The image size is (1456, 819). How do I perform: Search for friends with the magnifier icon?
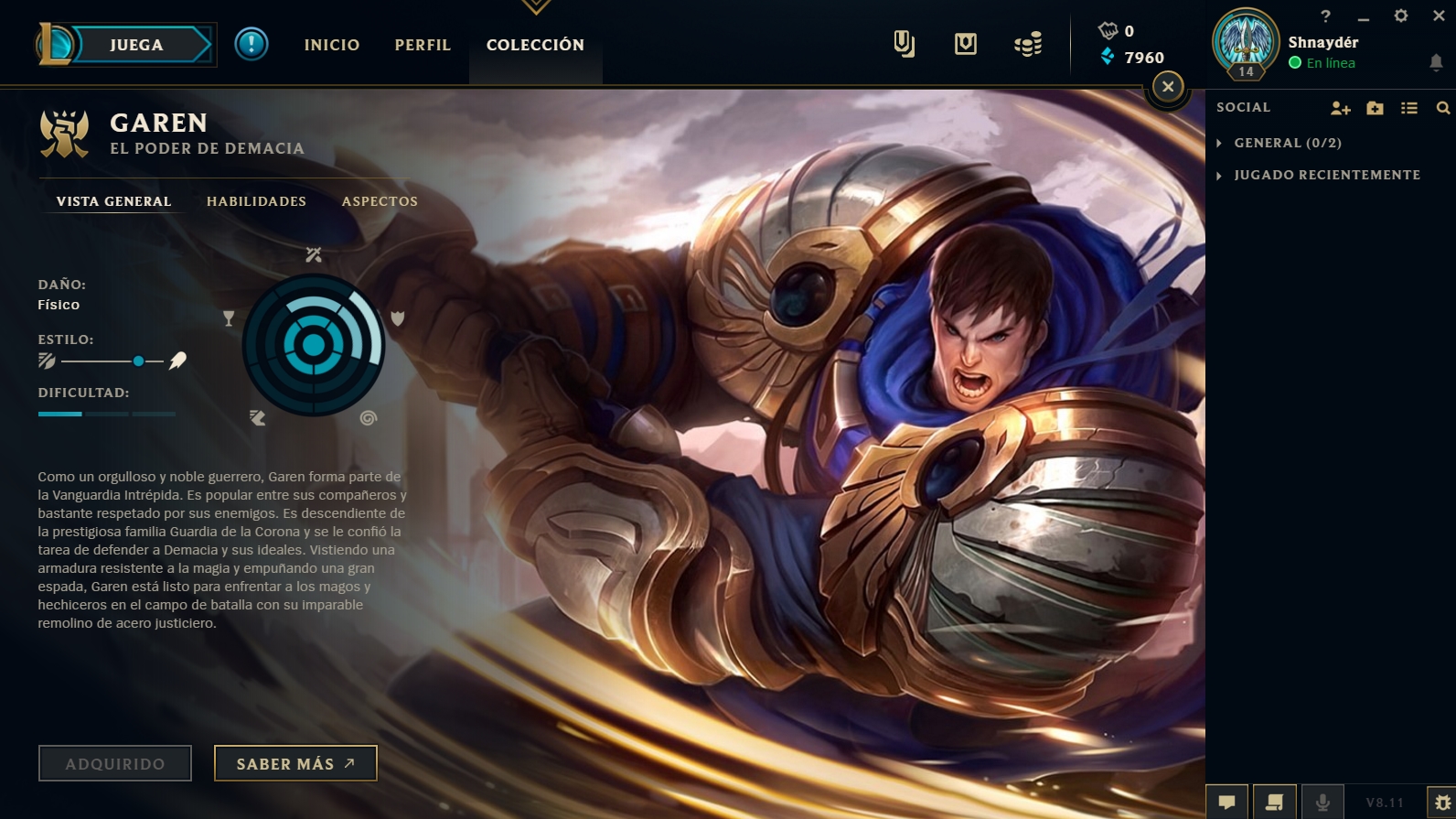point(1440,107)
